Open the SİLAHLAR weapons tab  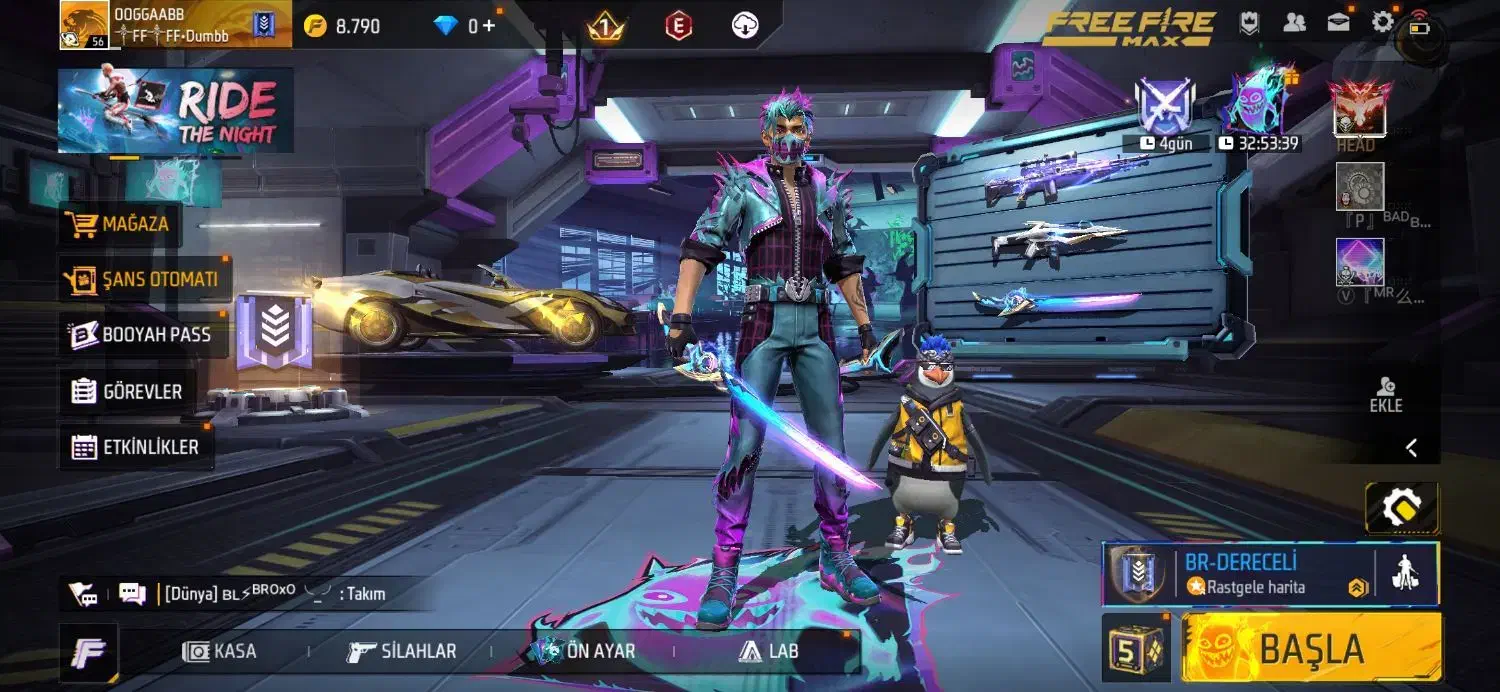pos(402,651)
